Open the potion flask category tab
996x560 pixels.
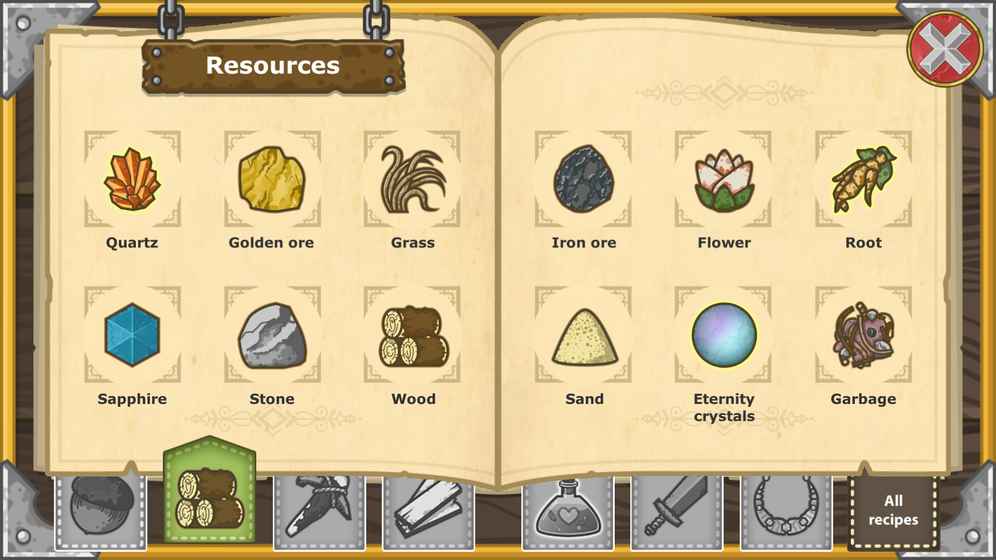(x=567, y=510)
